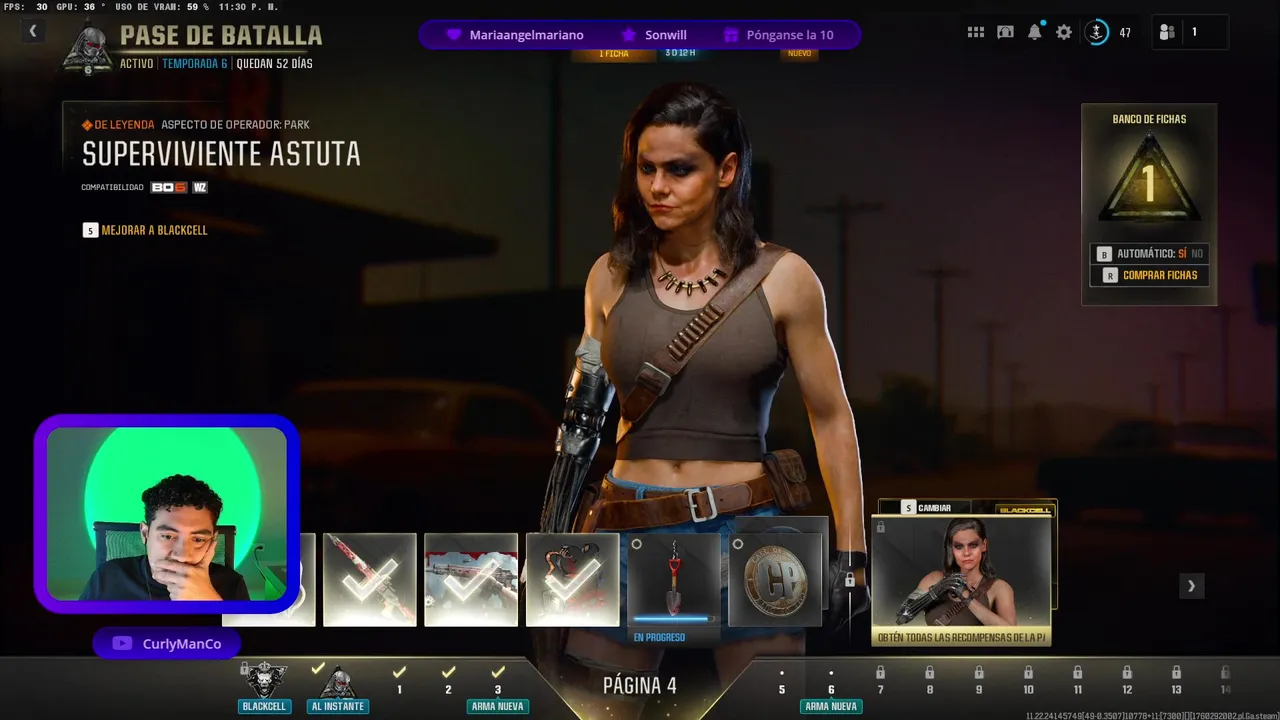Switch to the Al Instante page tab

(x=337, y=686)
